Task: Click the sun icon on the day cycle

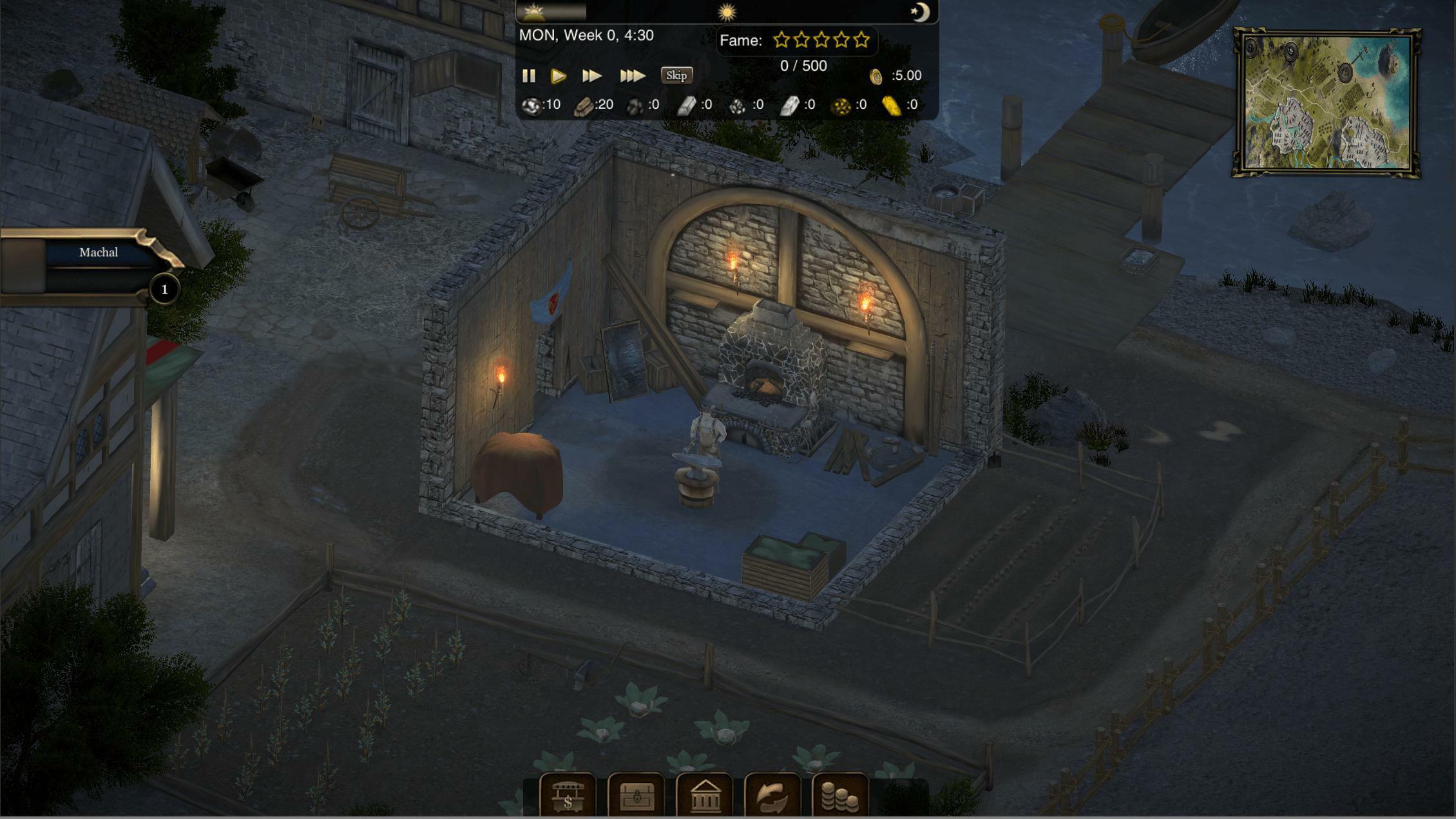Action: click(728, 12)
